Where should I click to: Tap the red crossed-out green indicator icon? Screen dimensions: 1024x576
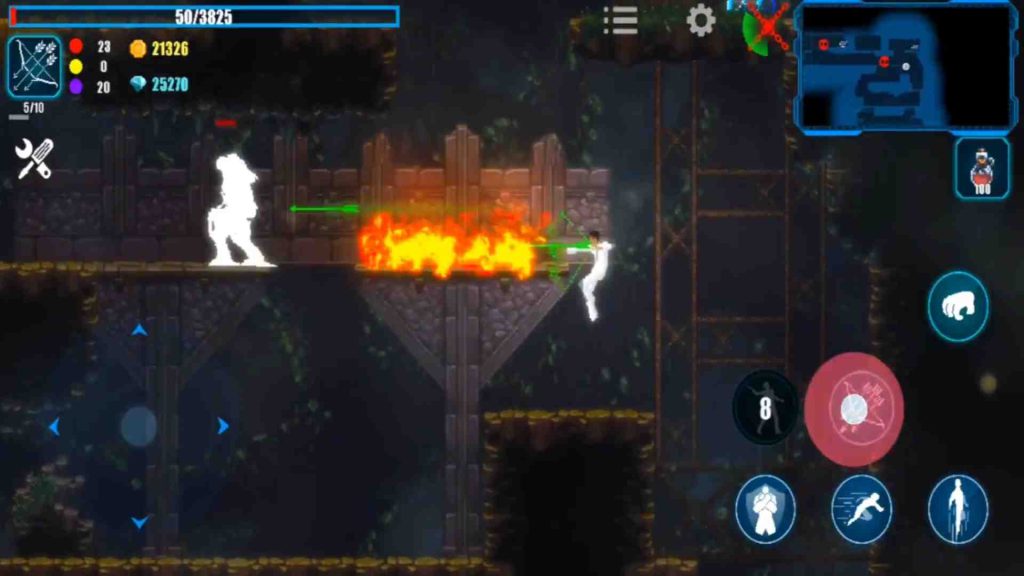[767, 27]
